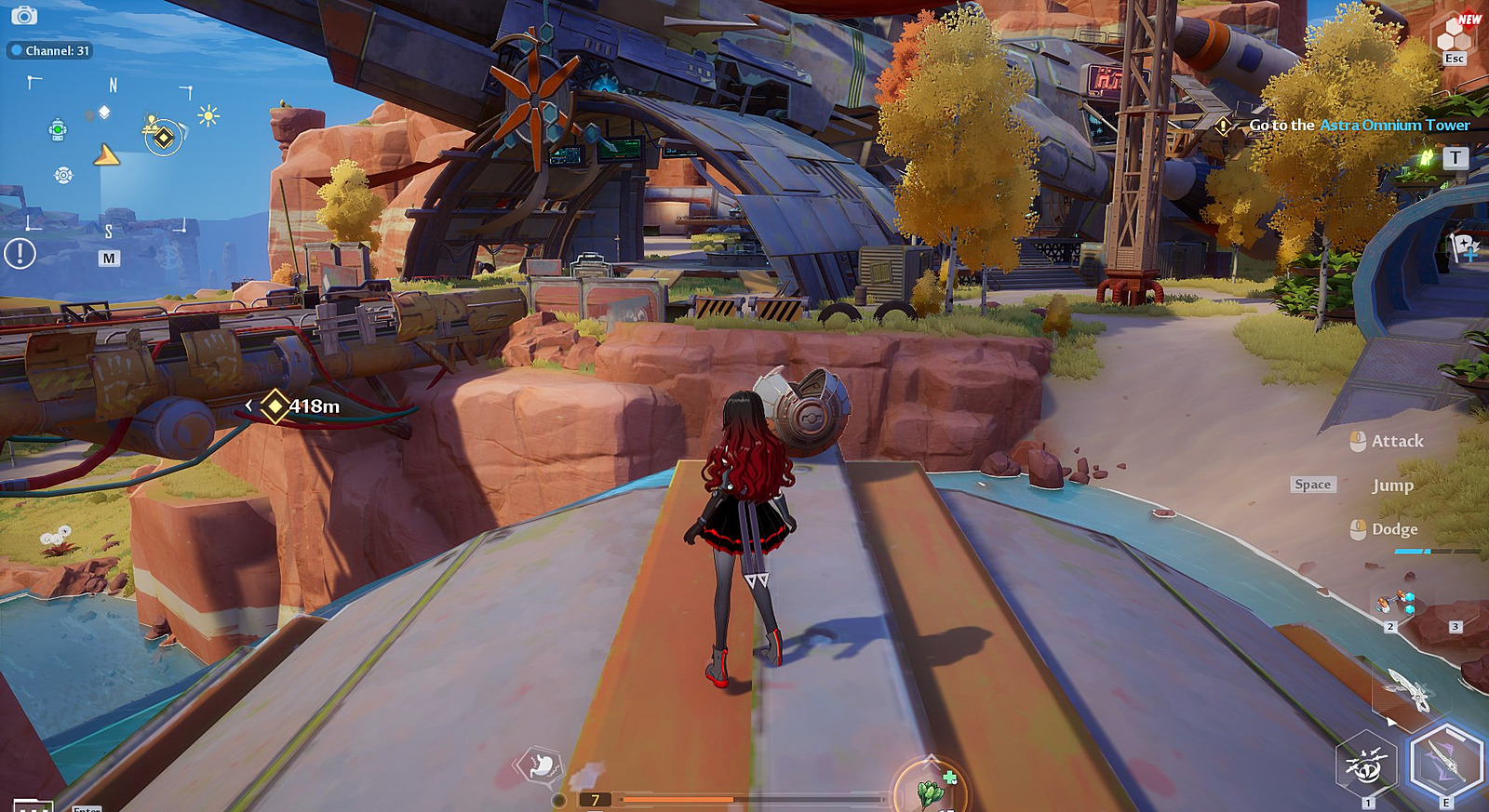
Task: Click the Channel: 31 selector
Action: [51, 50]
